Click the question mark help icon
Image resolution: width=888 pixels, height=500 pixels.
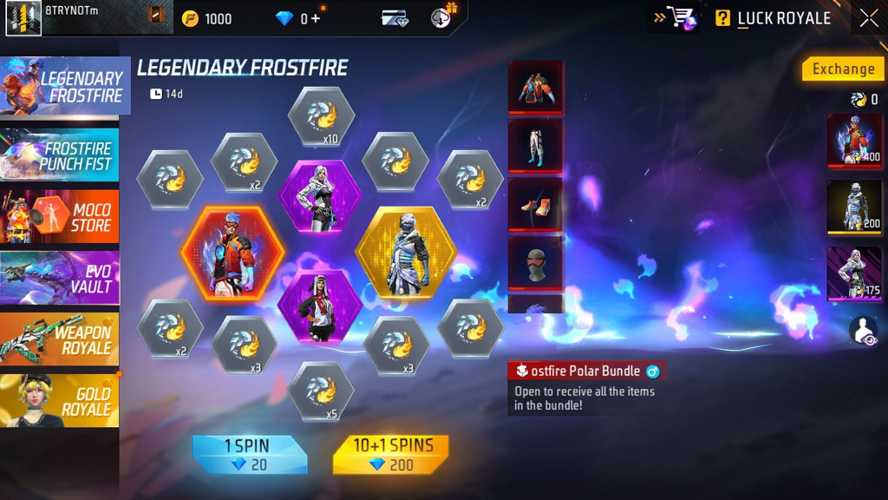pyautogui.click(x=722, y=18)
